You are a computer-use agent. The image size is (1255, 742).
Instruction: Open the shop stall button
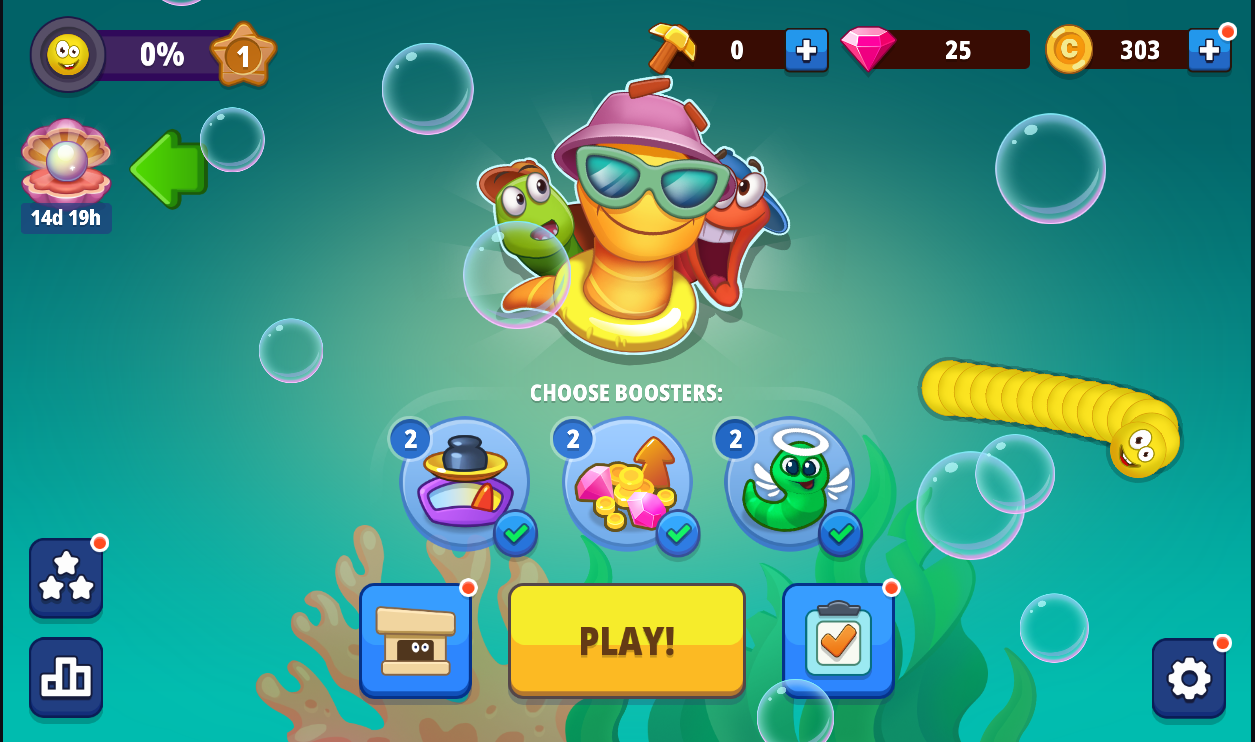[x=415, y=640]
